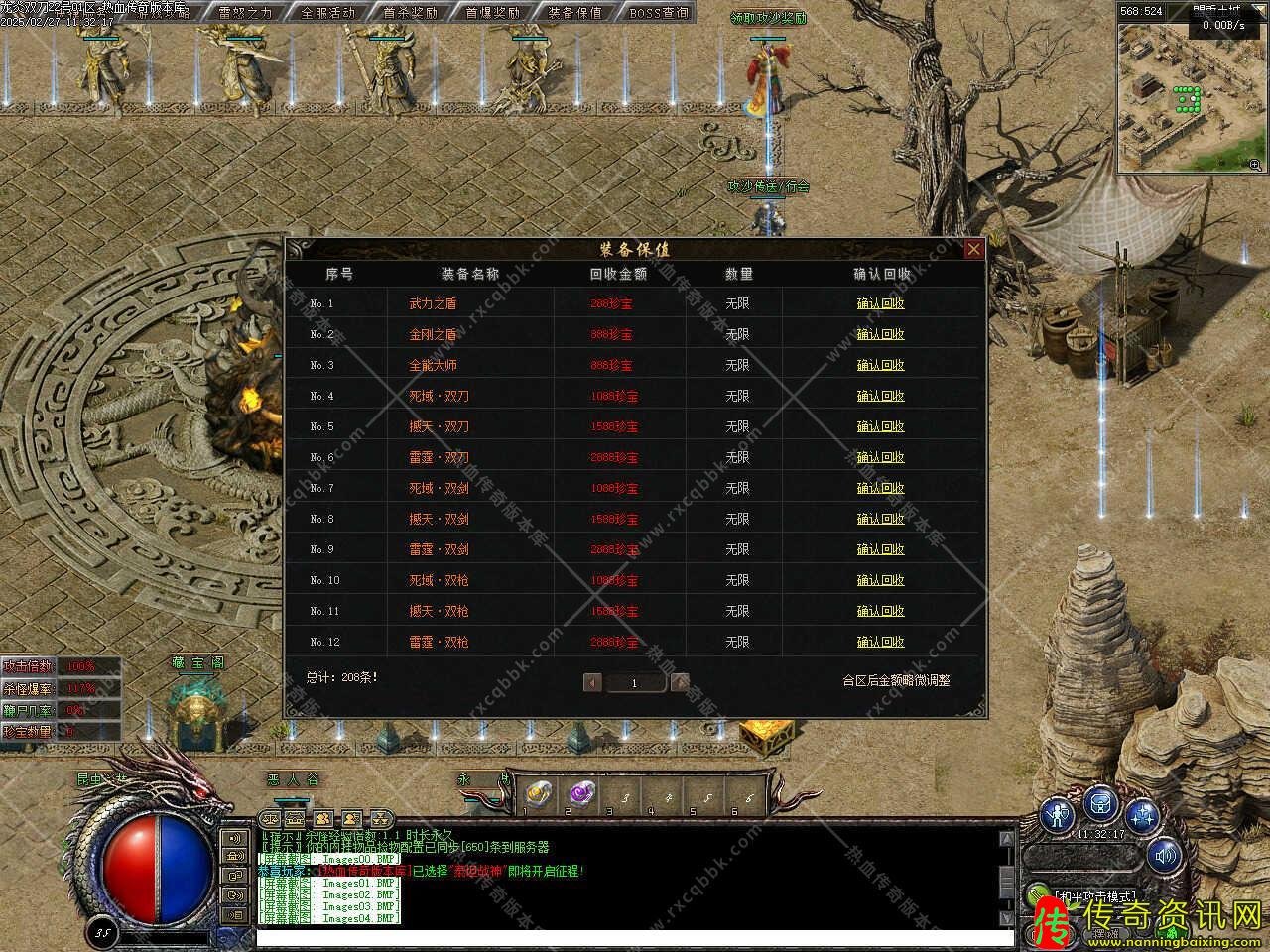This screenshot has width=1270, height=952.
Task: Go to the previous page of the list
Action: click(x=593, y=682)
